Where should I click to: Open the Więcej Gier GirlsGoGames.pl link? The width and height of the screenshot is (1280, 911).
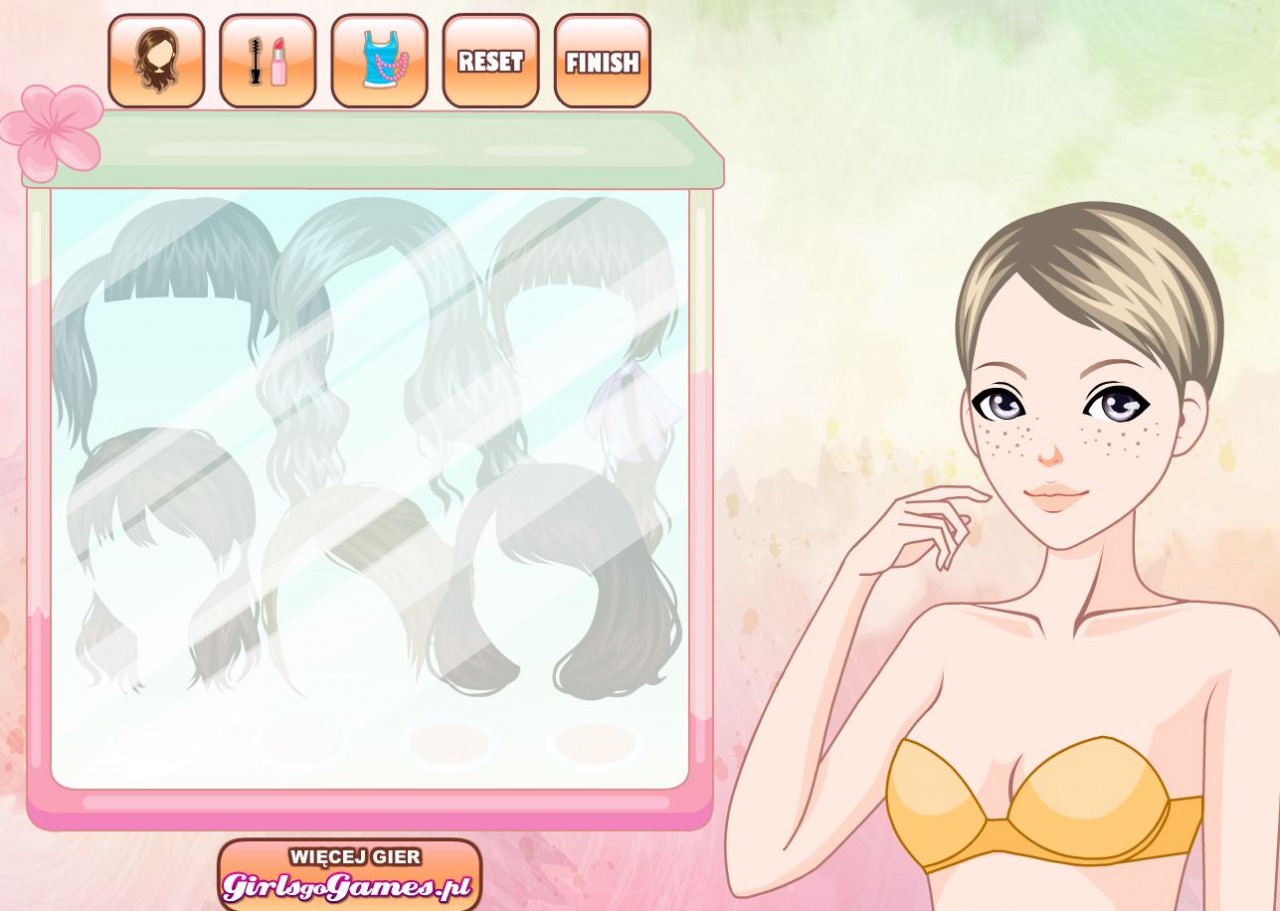pyautogui.click(x=349, y=874)
